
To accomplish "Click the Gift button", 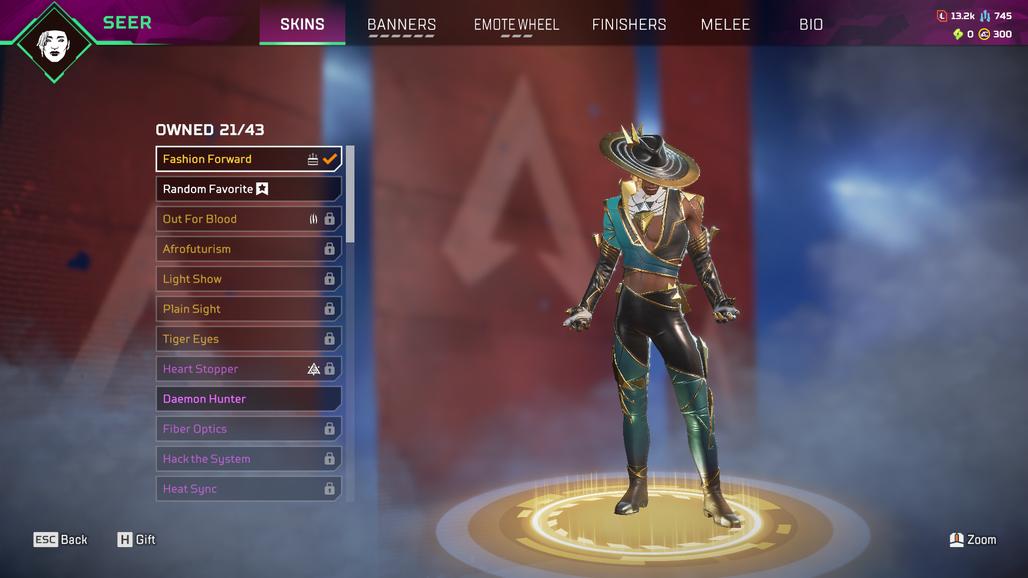I will [137, 540].
